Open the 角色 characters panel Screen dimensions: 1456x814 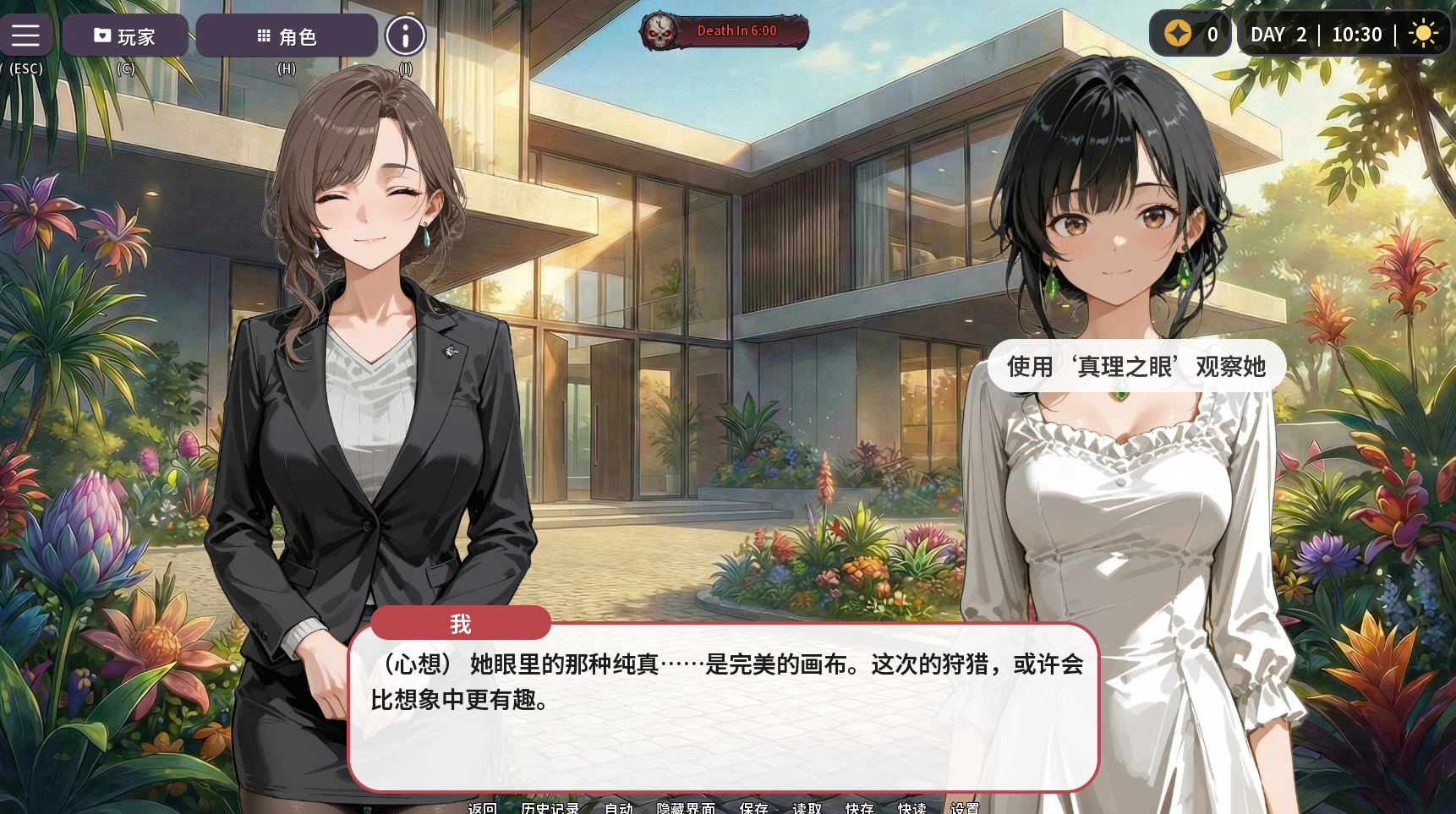click(x=287, y=36)
